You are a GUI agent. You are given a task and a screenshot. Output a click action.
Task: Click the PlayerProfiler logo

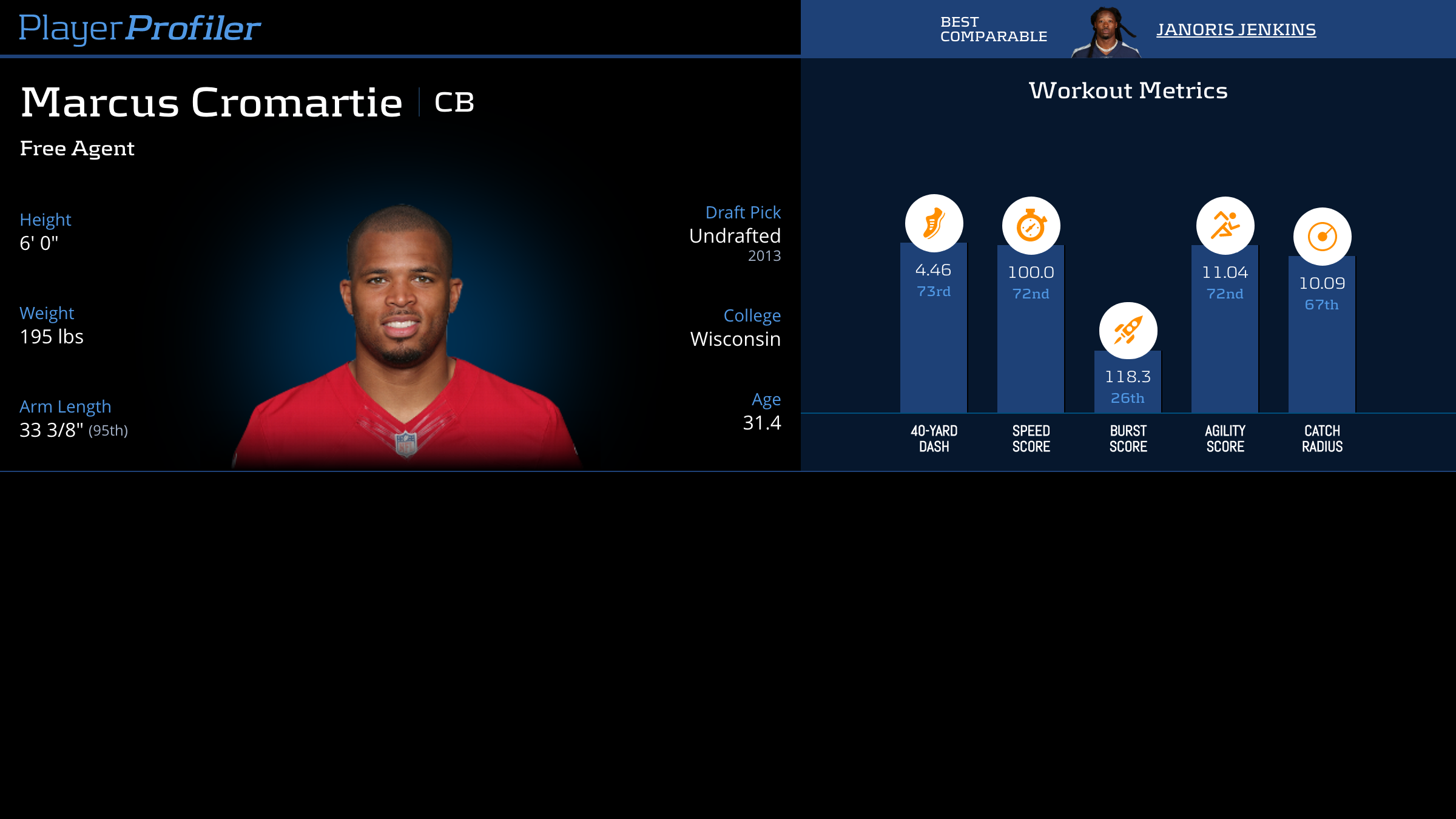(140, 29)
